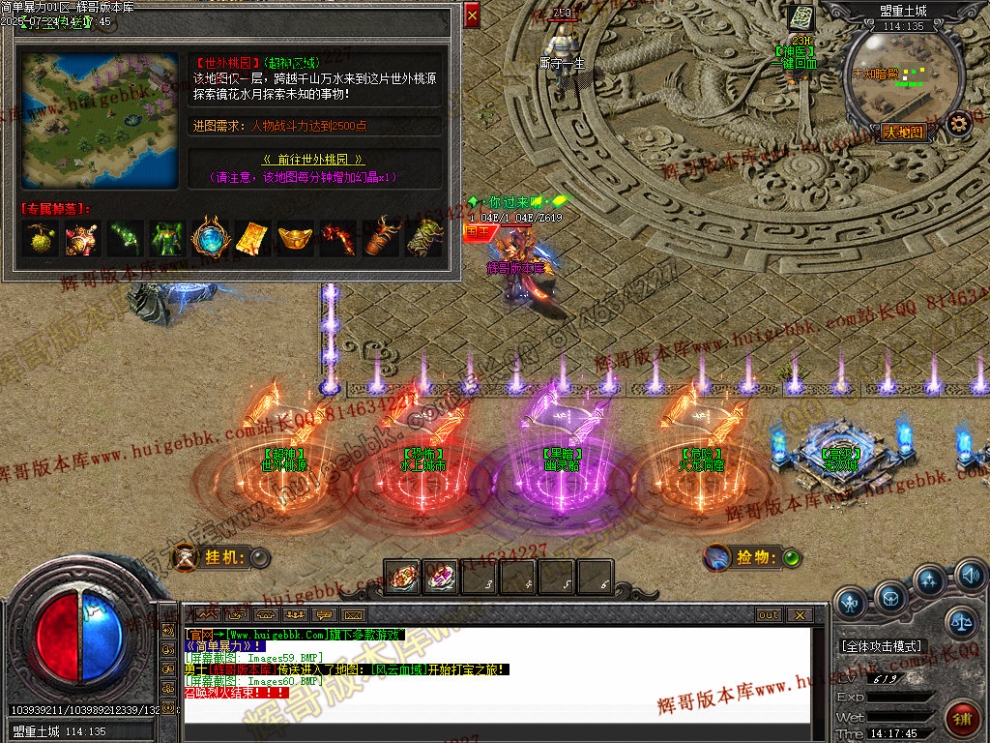Use the item in the first hotbar slot
Image resolution: width=990 pixels, height=743 pixels.
(402, 576)
